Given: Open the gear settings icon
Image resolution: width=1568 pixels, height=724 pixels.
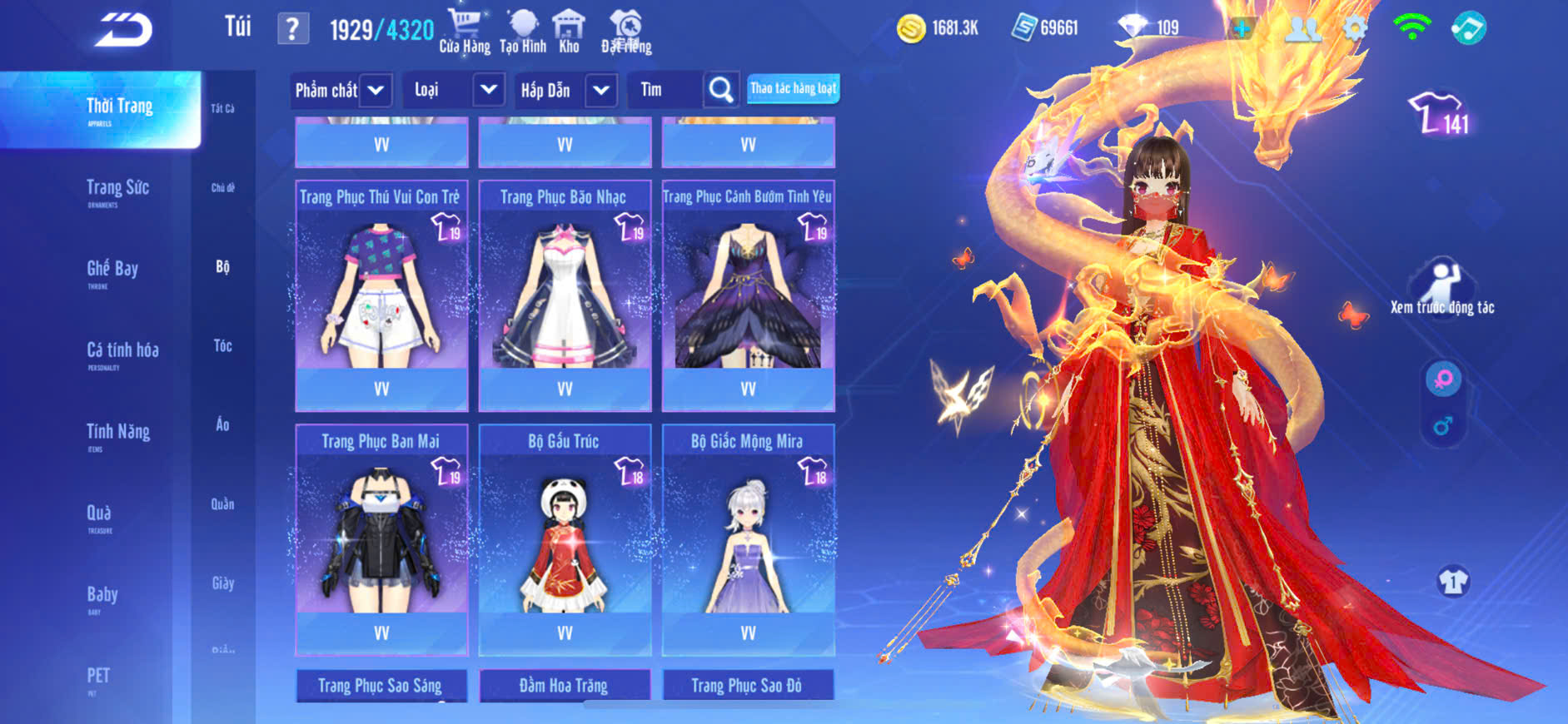Looking at the screenshot, I should click(x=1355, y=29).
